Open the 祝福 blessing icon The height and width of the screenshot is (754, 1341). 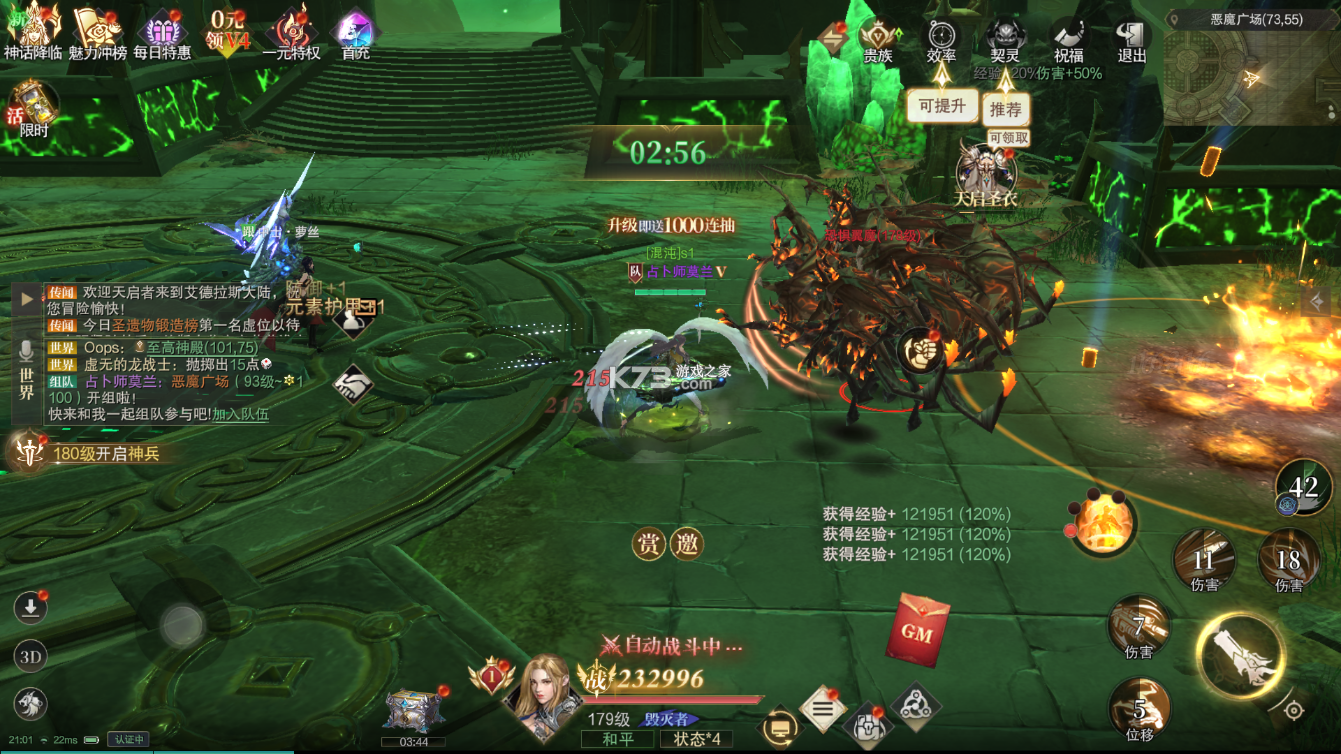(x=1069, y=33)
